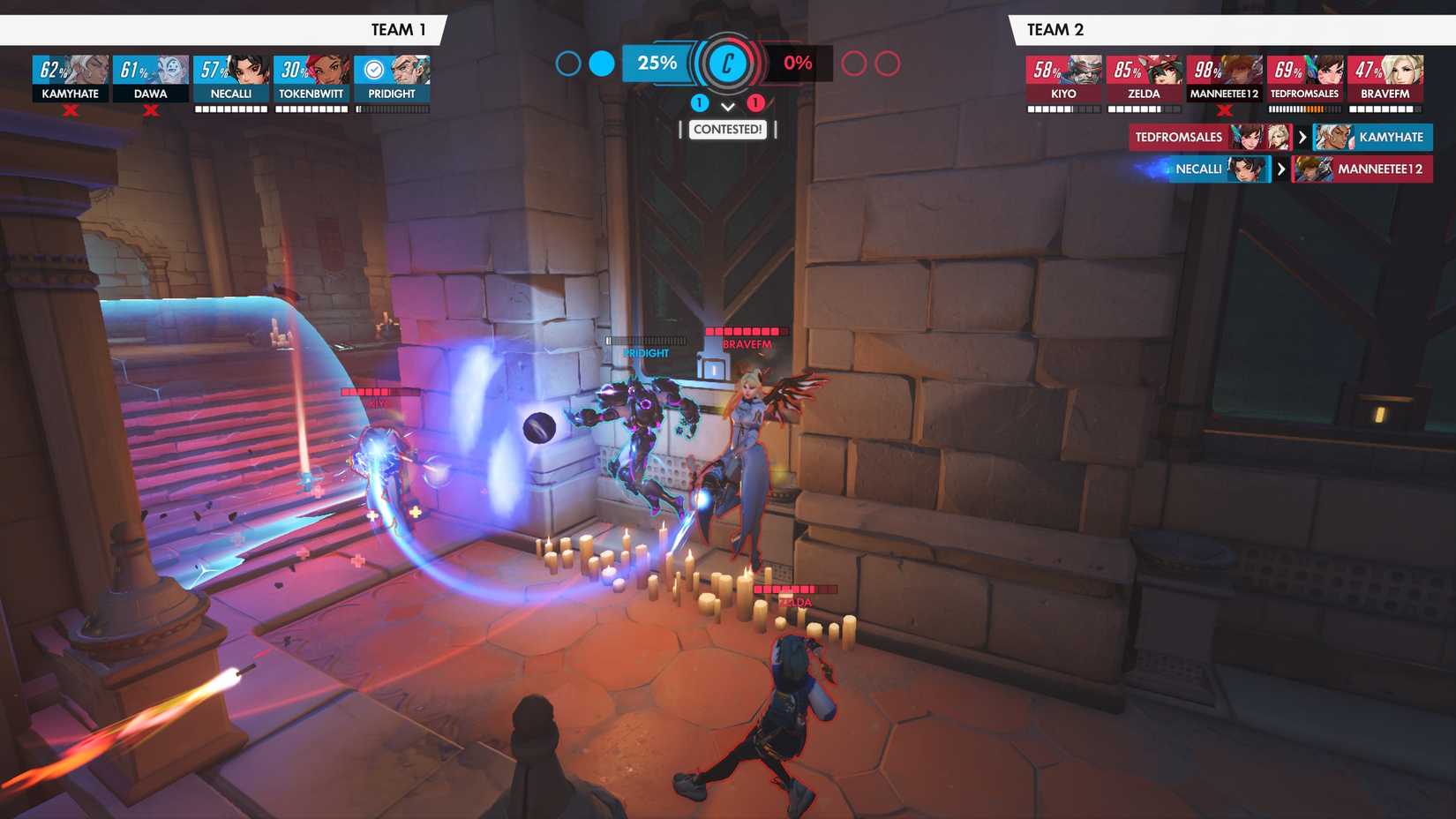Screen dimensions: 1456x819
Task: Expand the chevron below the point indicator
Action: [727, 108]
